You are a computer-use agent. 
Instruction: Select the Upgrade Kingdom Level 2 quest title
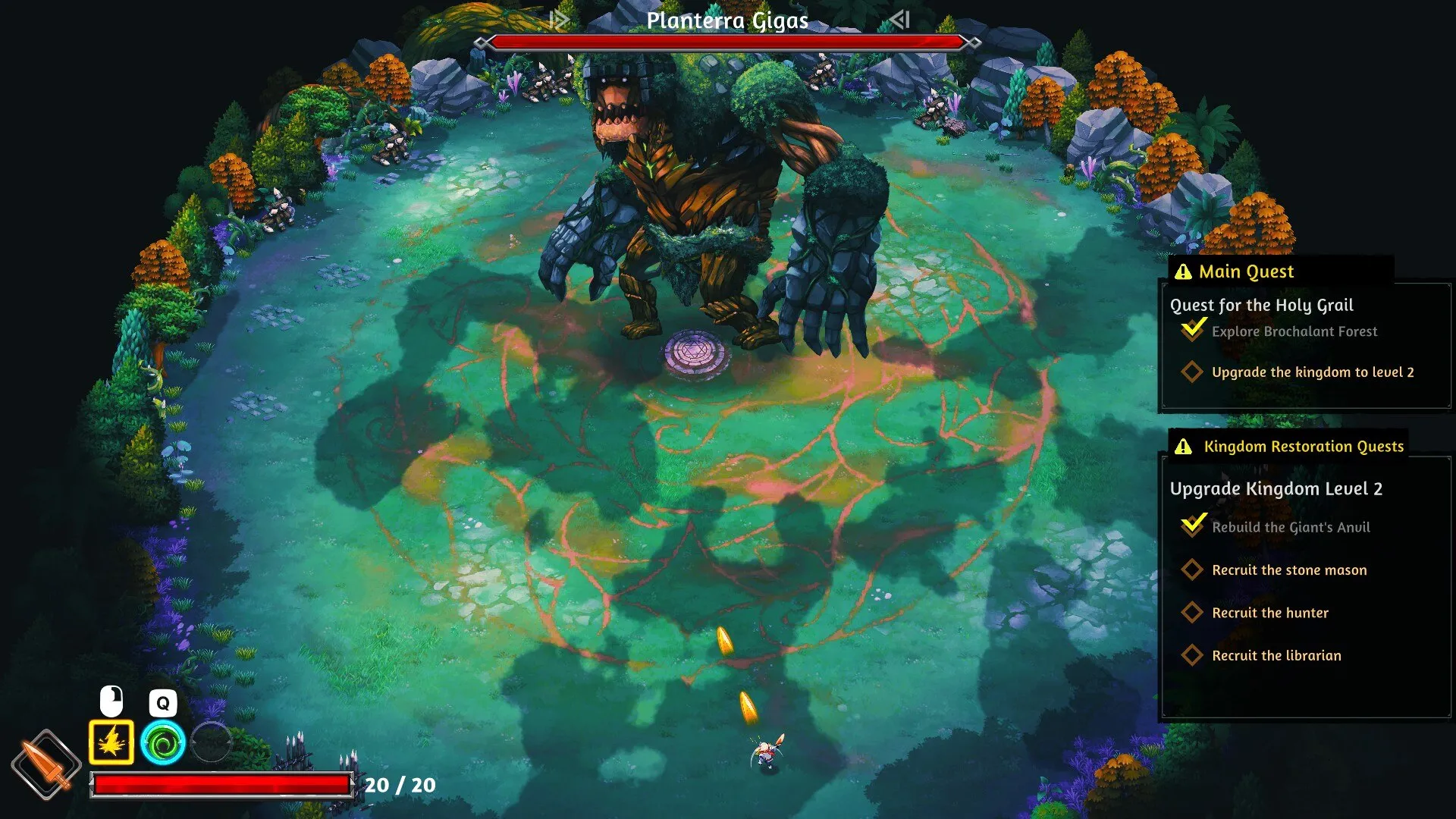pos(1276,488)
